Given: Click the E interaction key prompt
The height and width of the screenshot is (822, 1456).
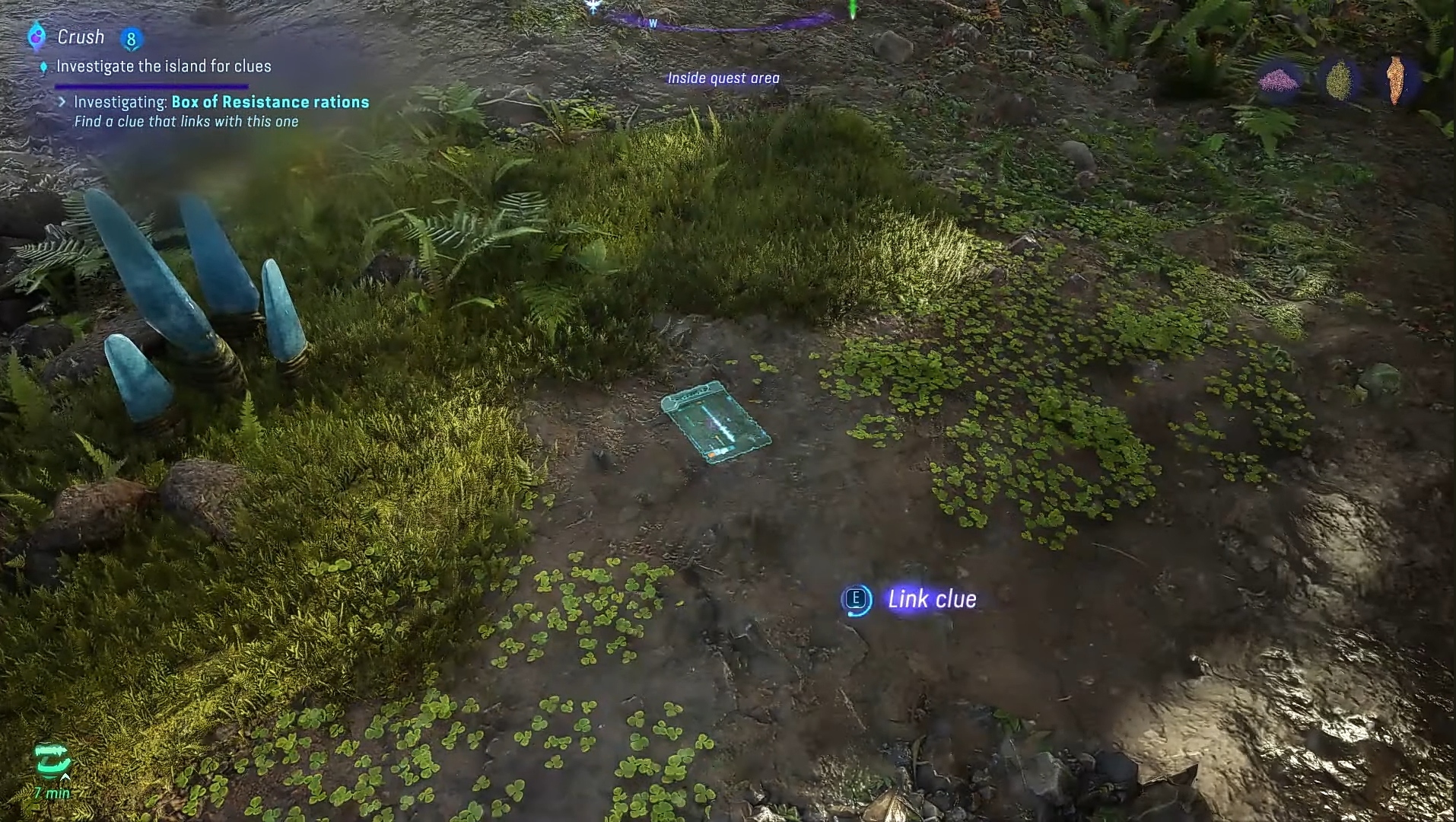Looking at the screenshot, I should [x=856, y=600].
